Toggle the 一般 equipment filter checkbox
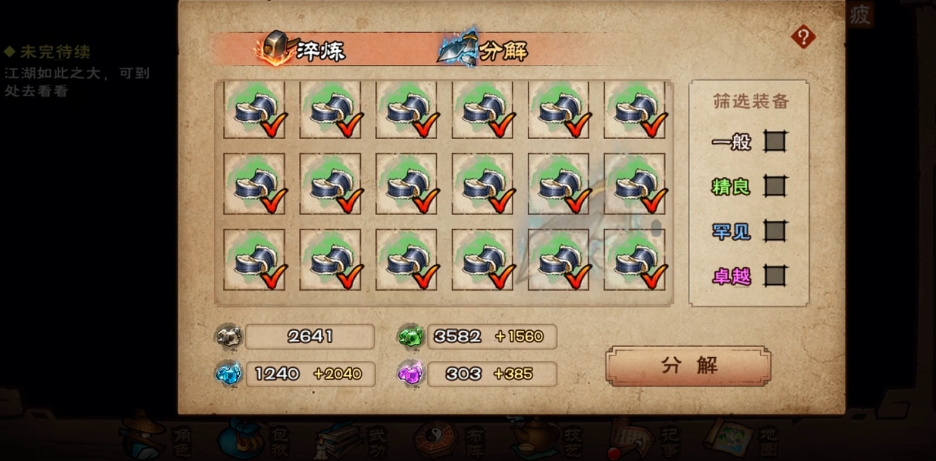 pyautogui.click(x=775, y=141)
